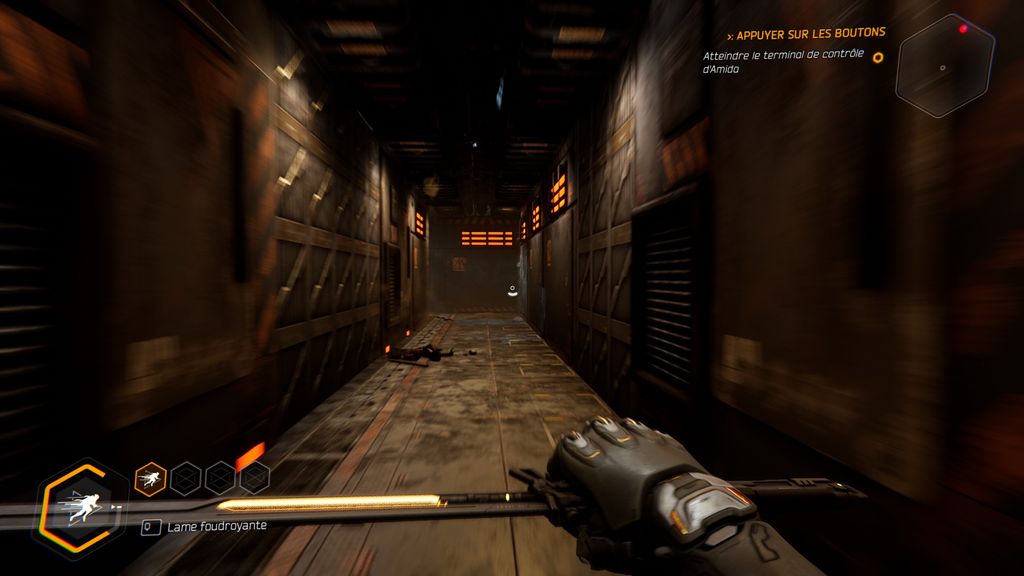Select the small orange-highlighted ability slot

click(x=150, y=478)
